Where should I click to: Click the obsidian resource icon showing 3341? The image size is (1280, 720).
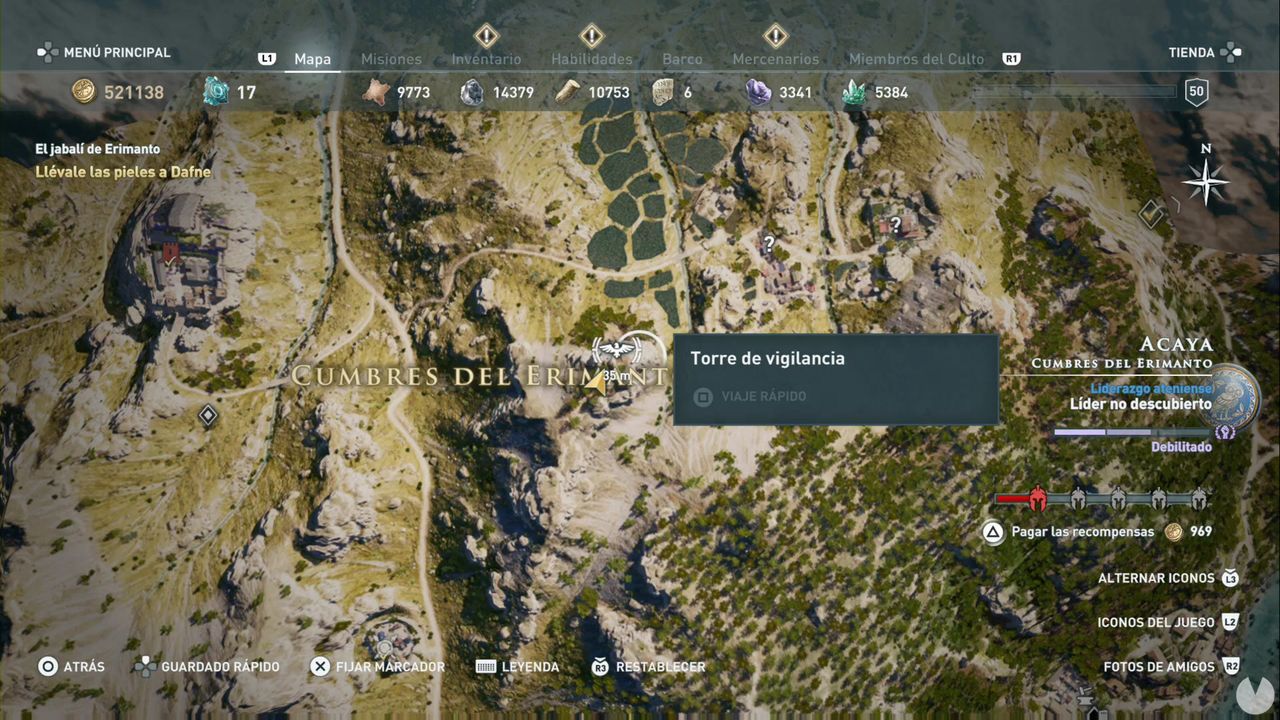coord(756,91)
